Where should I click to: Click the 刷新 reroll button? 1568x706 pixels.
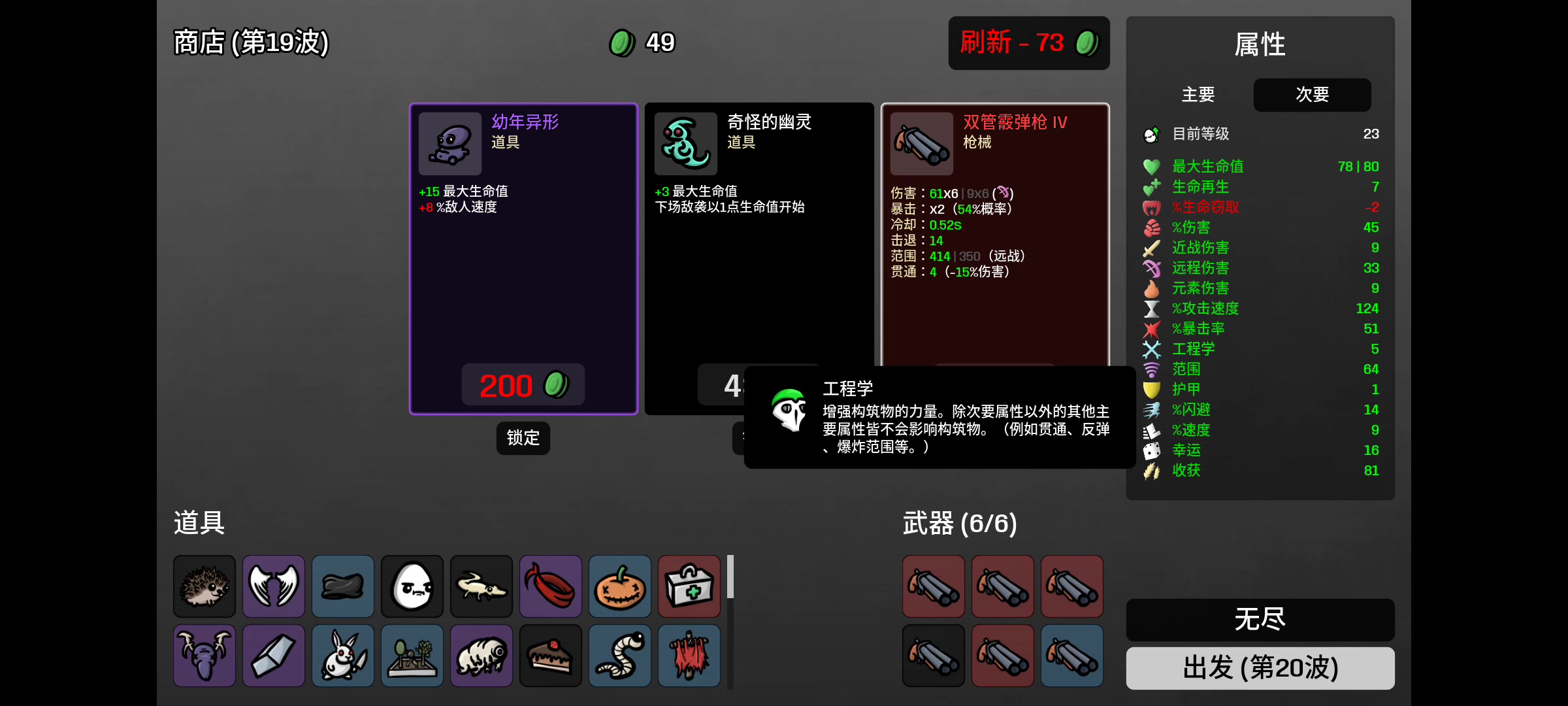pyautogui.click(x=1028, y=42)
